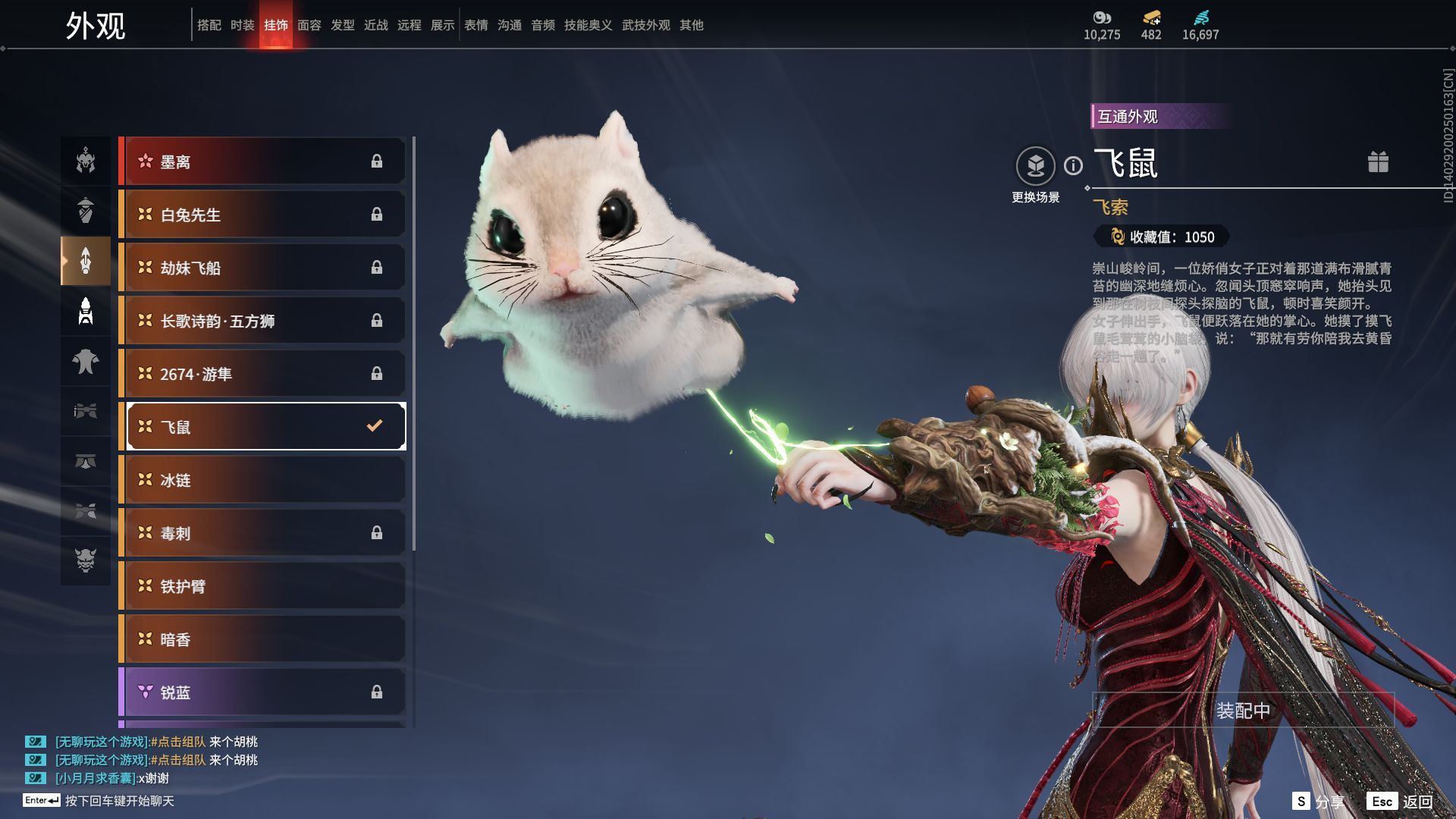1456x819 pixels.
Task: Click the 装配中 equip button
Action: click(1243, 711)
